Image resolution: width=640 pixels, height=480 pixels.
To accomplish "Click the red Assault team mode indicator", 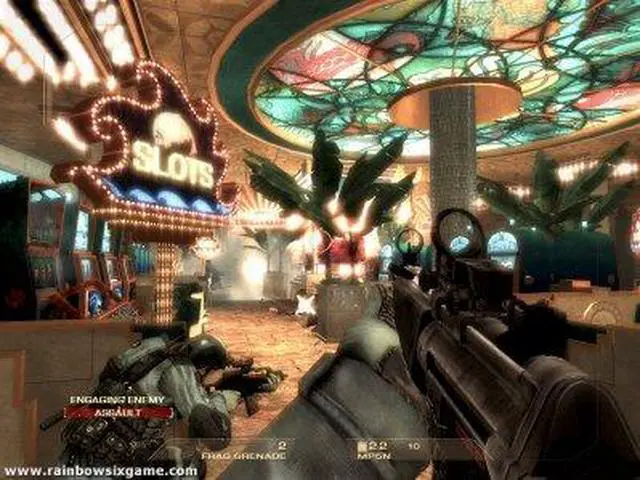I will point(119,411).
